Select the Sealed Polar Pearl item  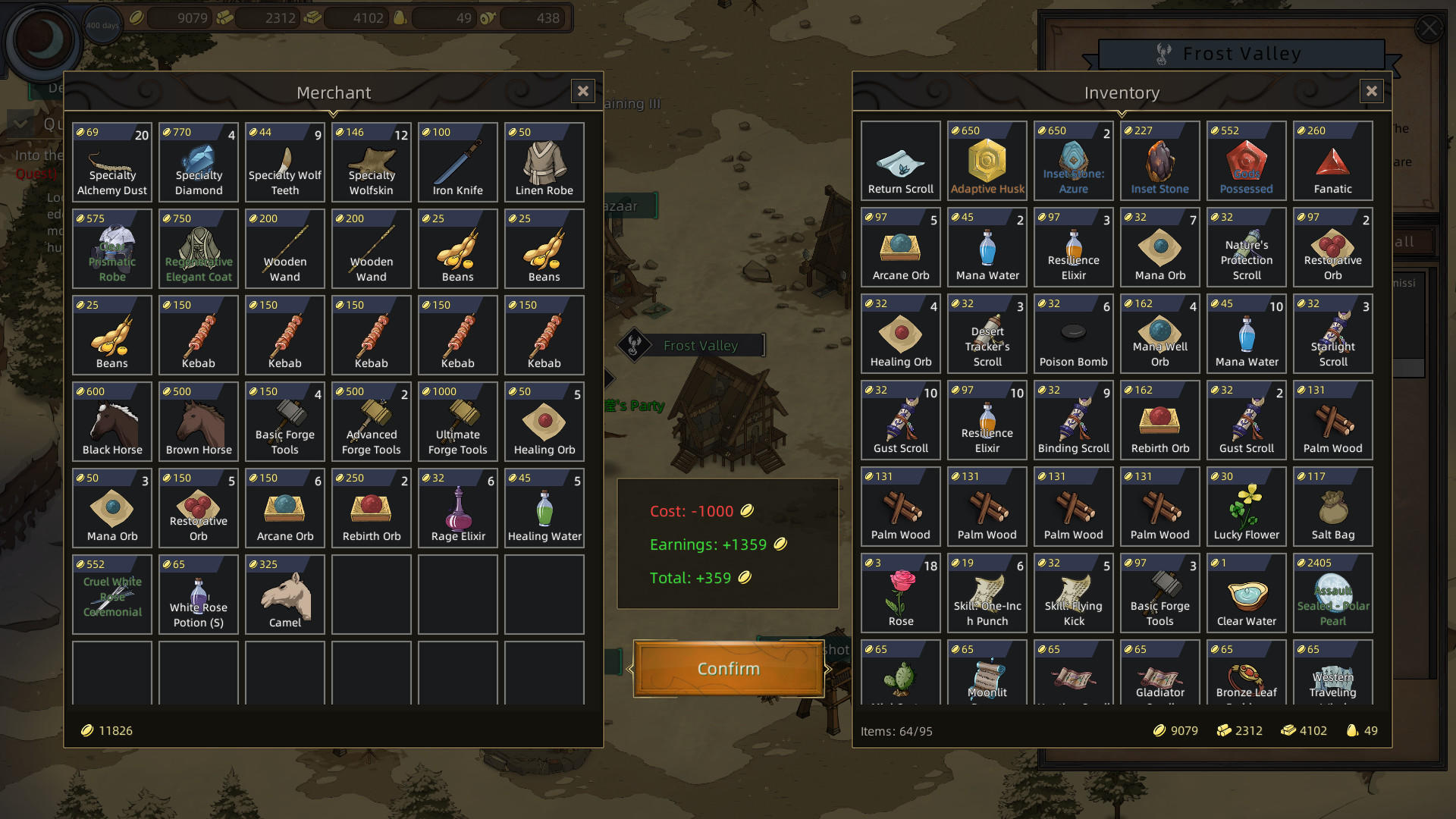click(x=1332, y=593)
